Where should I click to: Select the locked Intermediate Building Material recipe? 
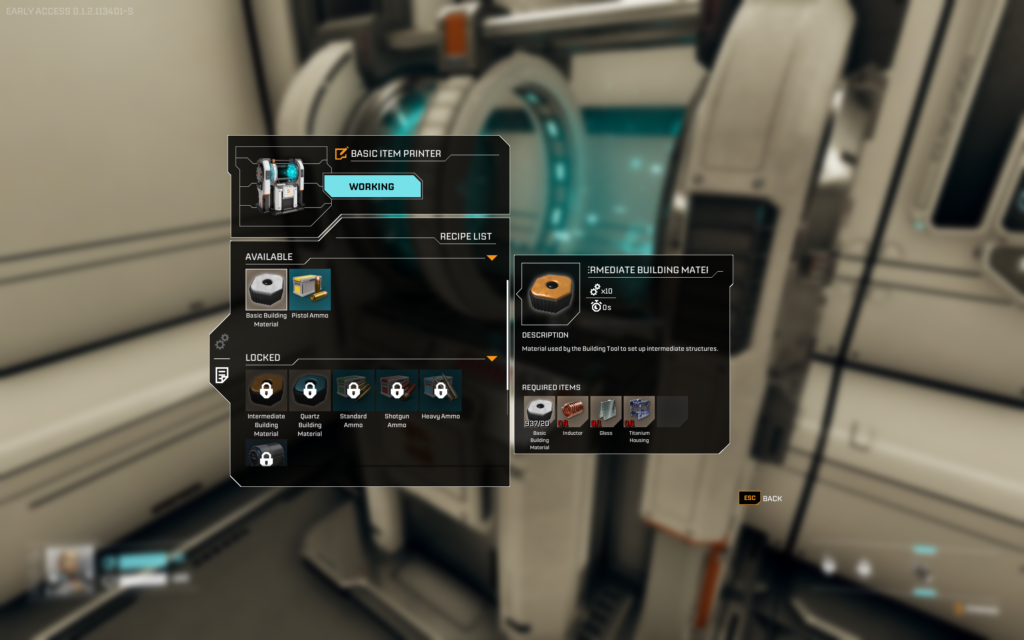pyautogui.click(x=266, y=390)
